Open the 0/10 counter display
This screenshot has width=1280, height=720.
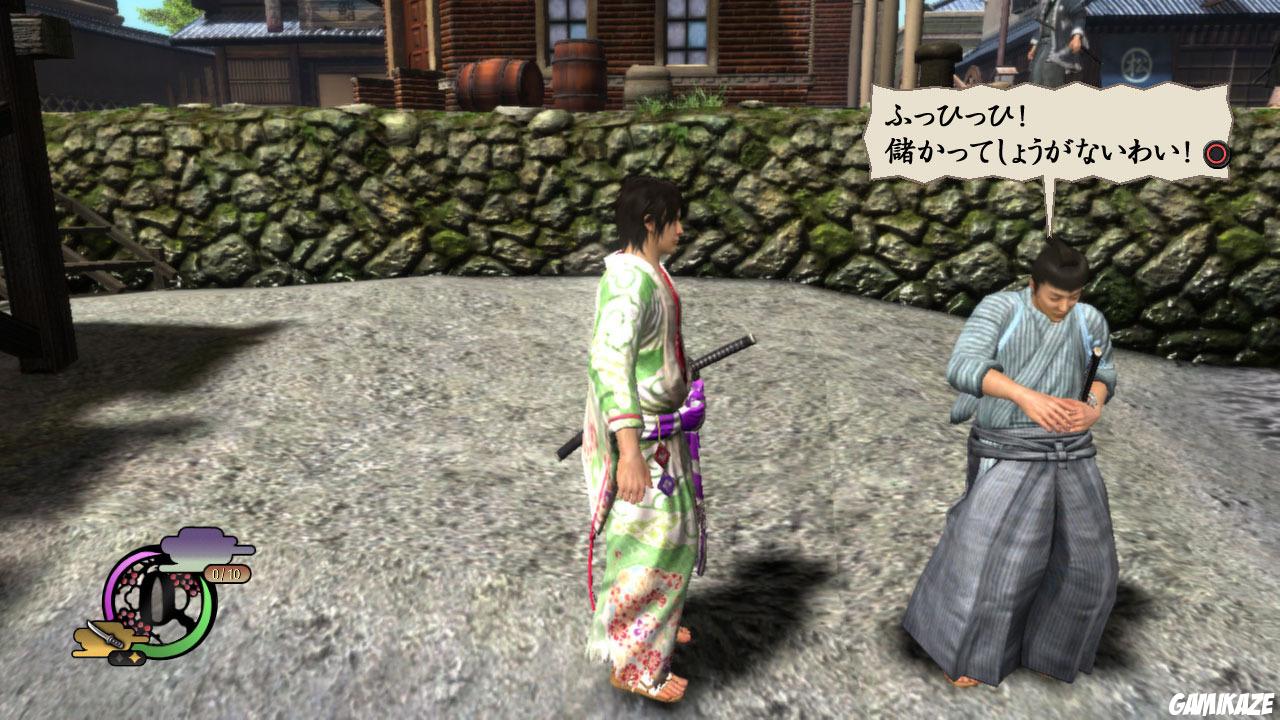click(x=227, y=573)
